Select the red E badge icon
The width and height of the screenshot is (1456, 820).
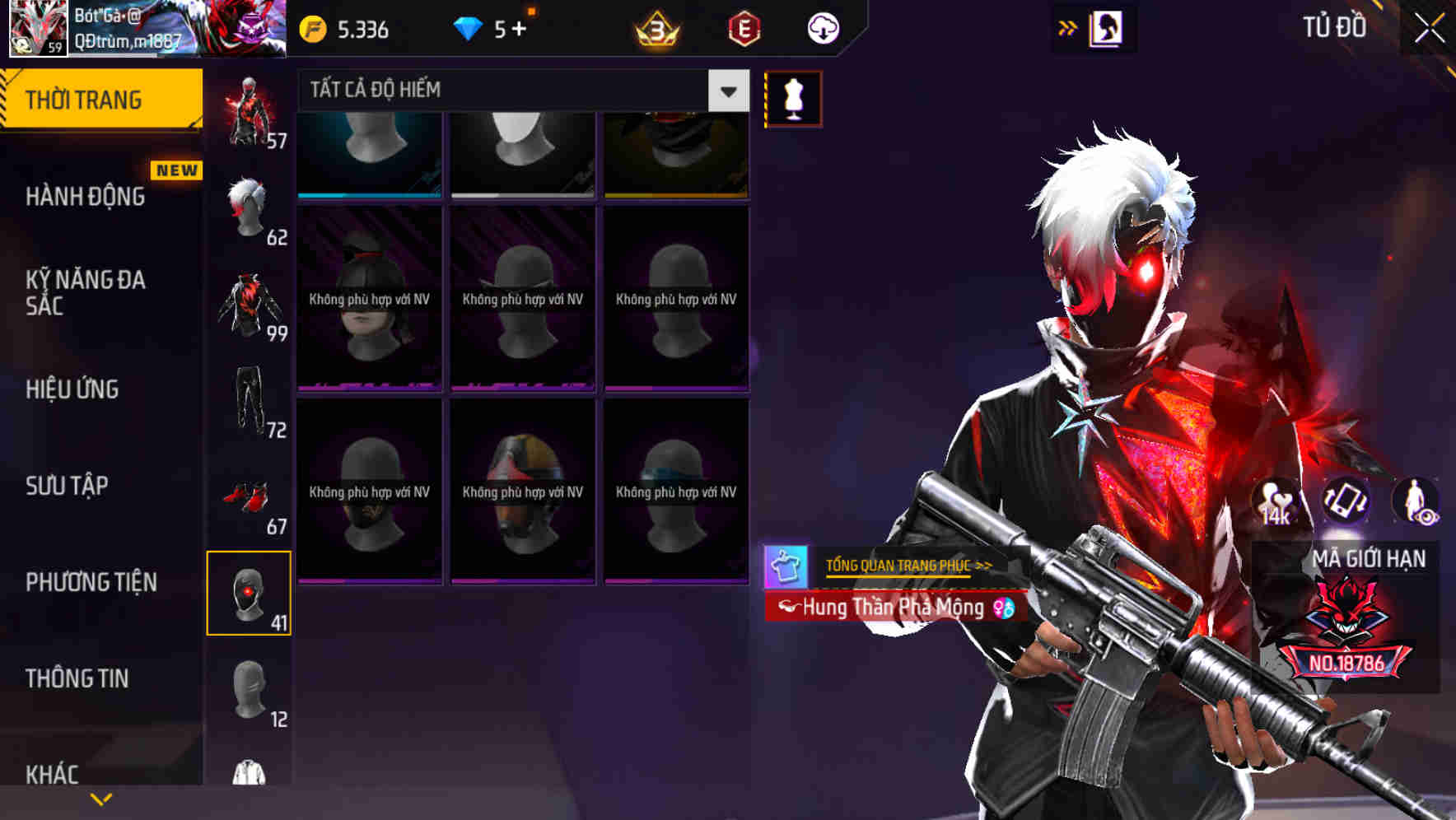coord(744,30)
